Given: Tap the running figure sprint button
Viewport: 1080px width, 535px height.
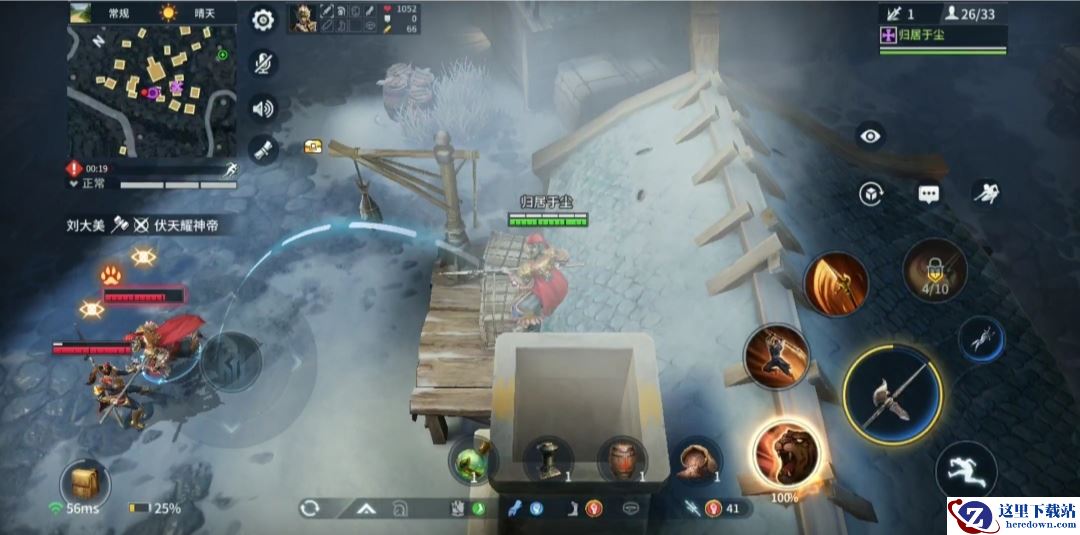Looking at the screenshot, I should [965, 469].
